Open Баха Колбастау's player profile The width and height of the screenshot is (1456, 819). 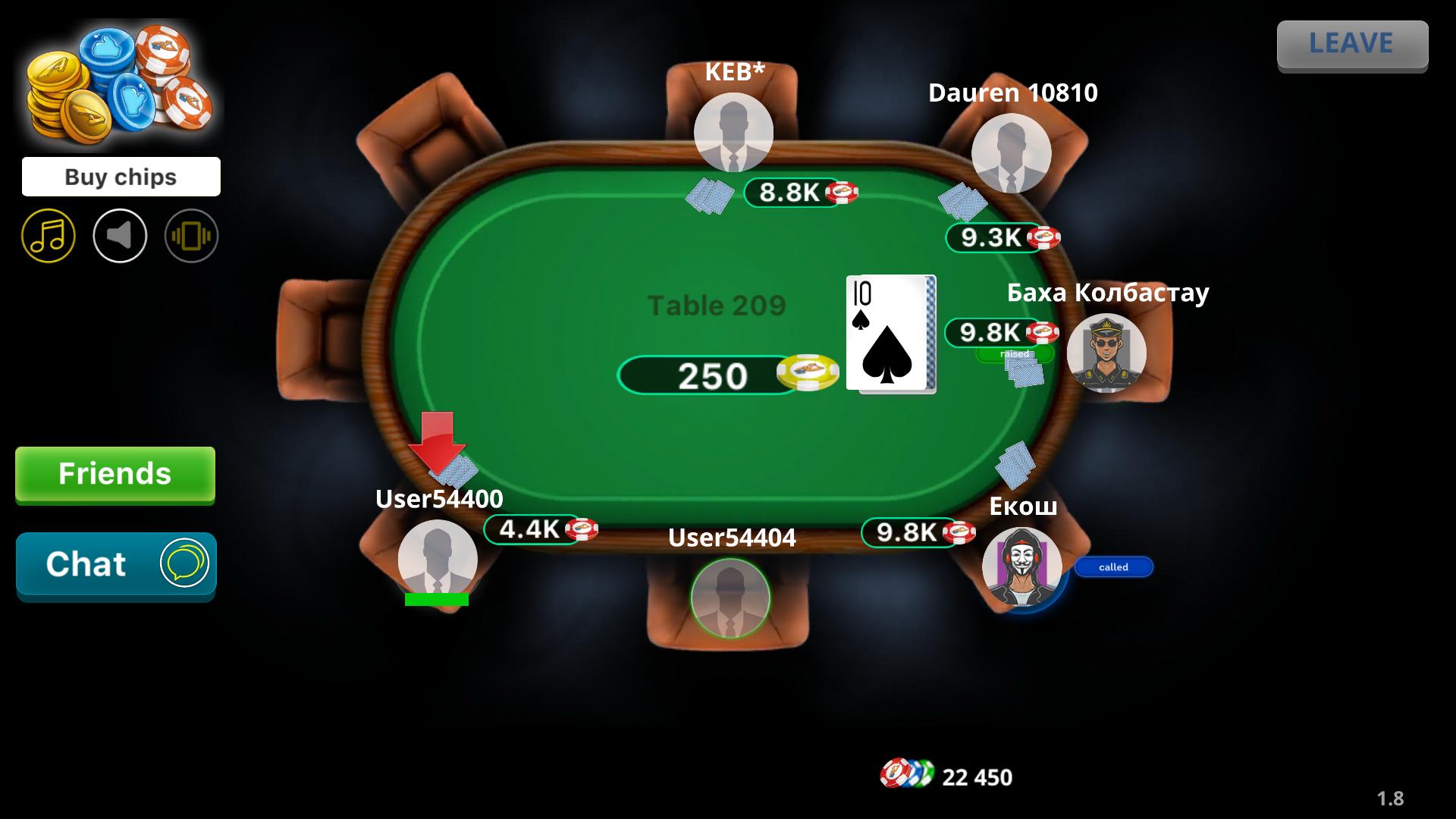point(1107,353)
